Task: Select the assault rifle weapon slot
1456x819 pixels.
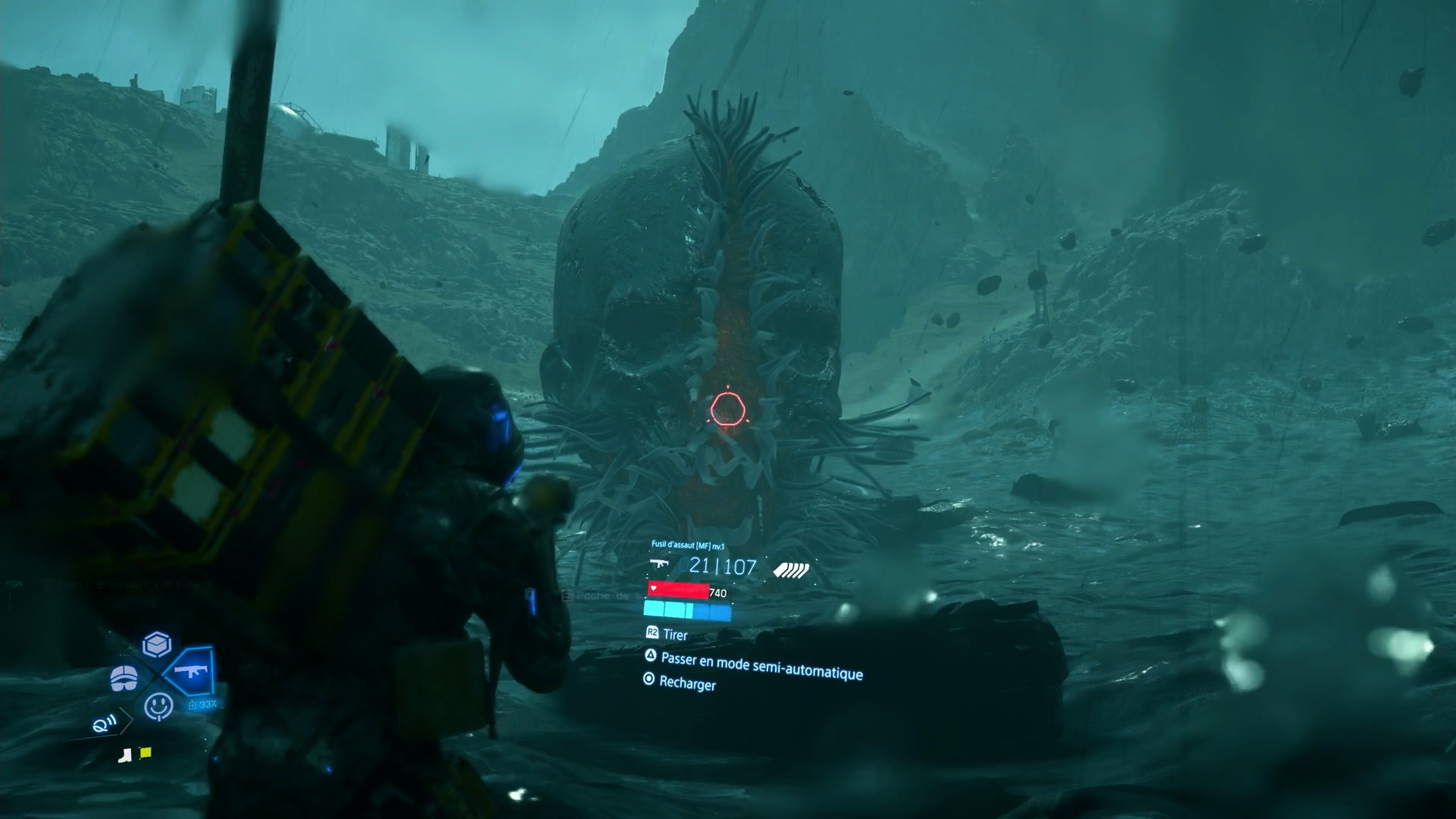Action: (188, 670)
